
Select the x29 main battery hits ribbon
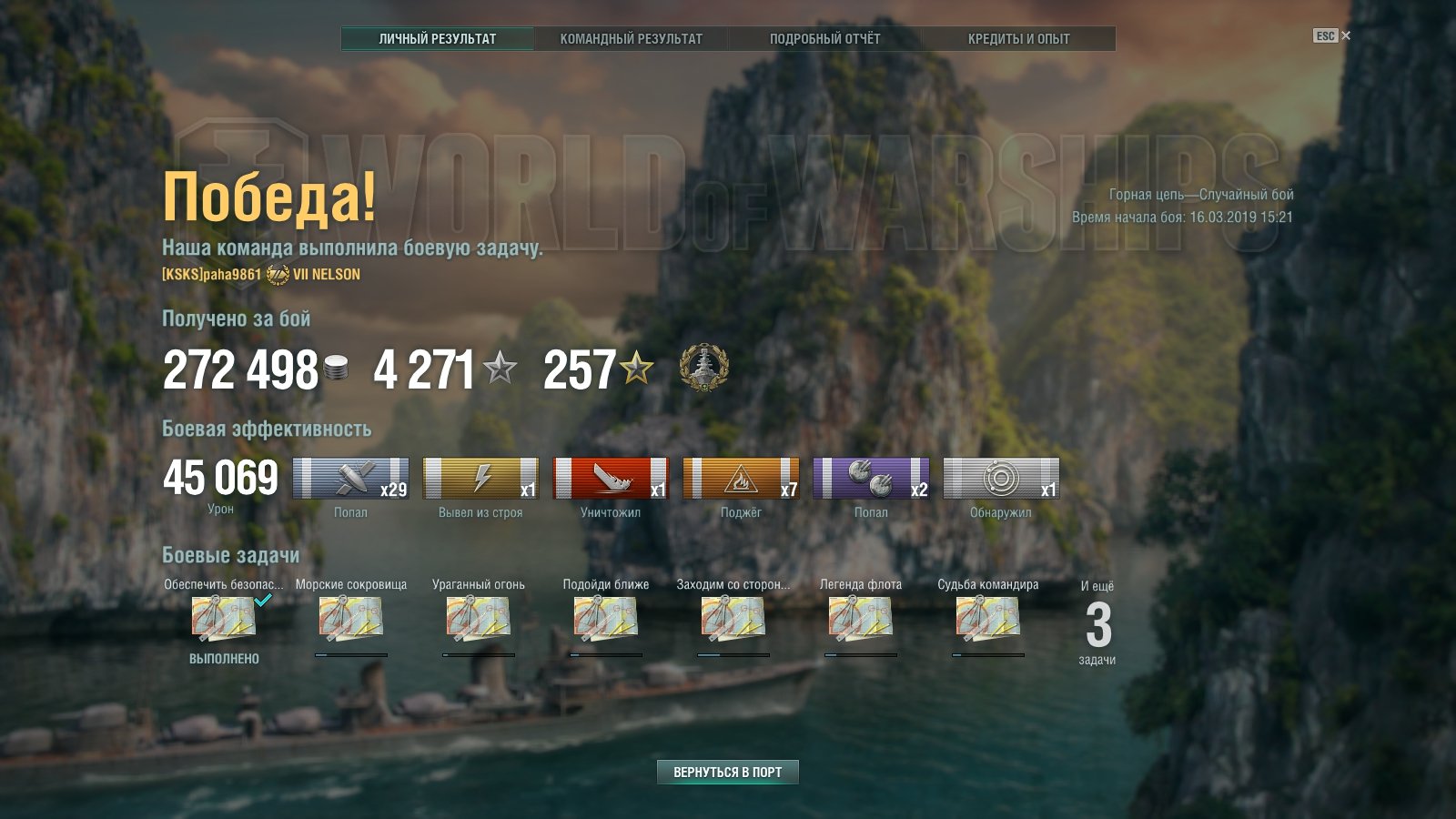[350, 479]
